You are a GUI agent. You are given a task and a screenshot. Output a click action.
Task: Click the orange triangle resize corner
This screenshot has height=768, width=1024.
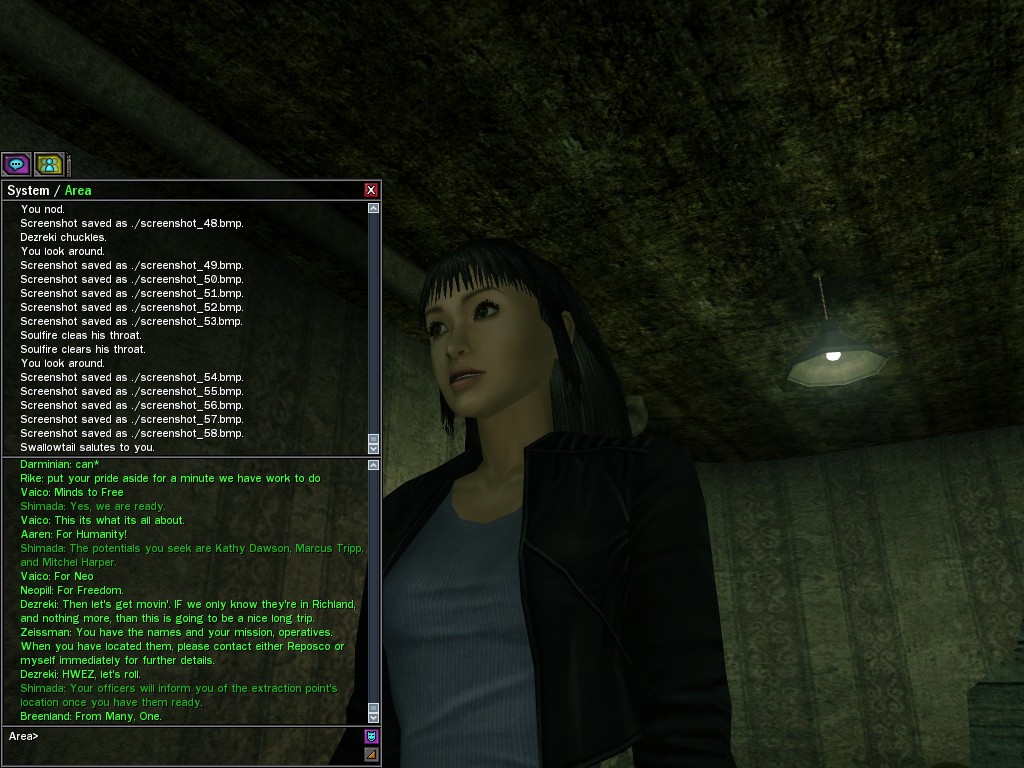click(371, 754)
